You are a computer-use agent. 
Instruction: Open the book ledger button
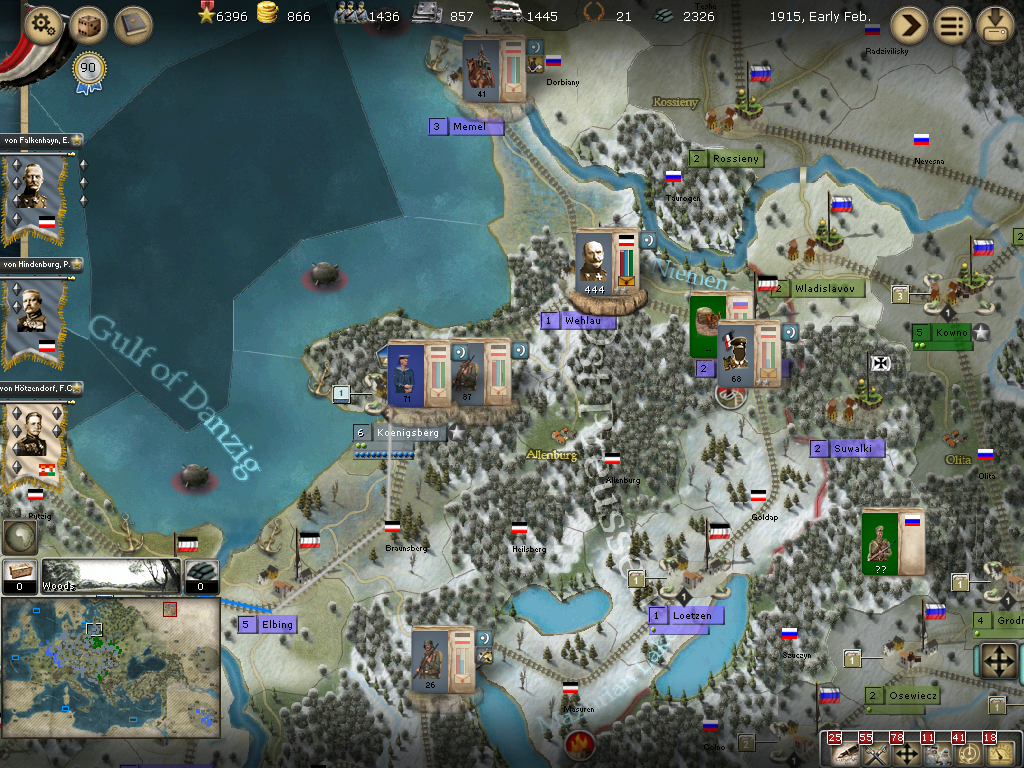(132, 25)
